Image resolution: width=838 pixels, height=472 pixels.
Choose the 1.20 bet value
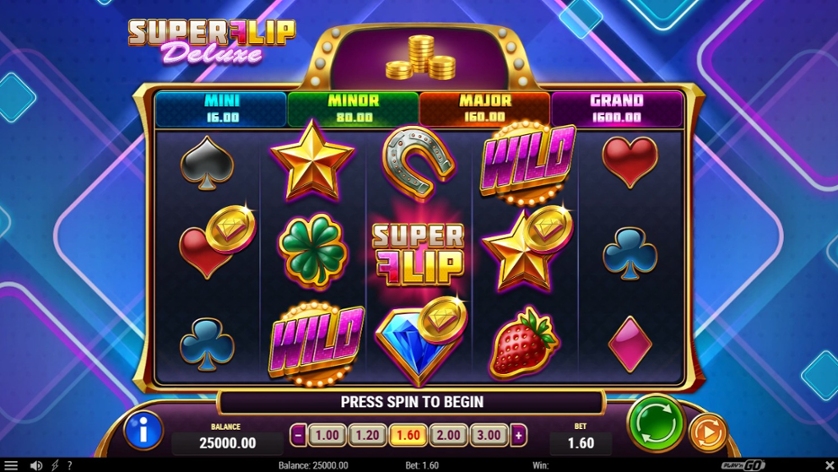pos(367,435)
